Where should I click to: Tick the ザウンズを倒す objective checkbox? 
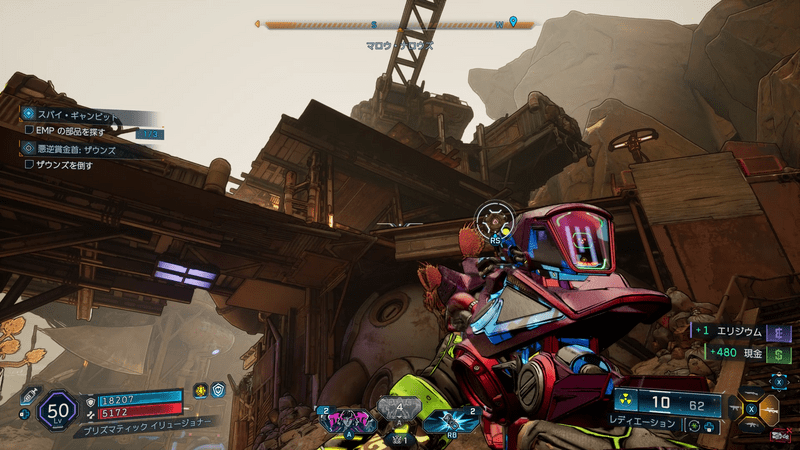pos(29,164)
